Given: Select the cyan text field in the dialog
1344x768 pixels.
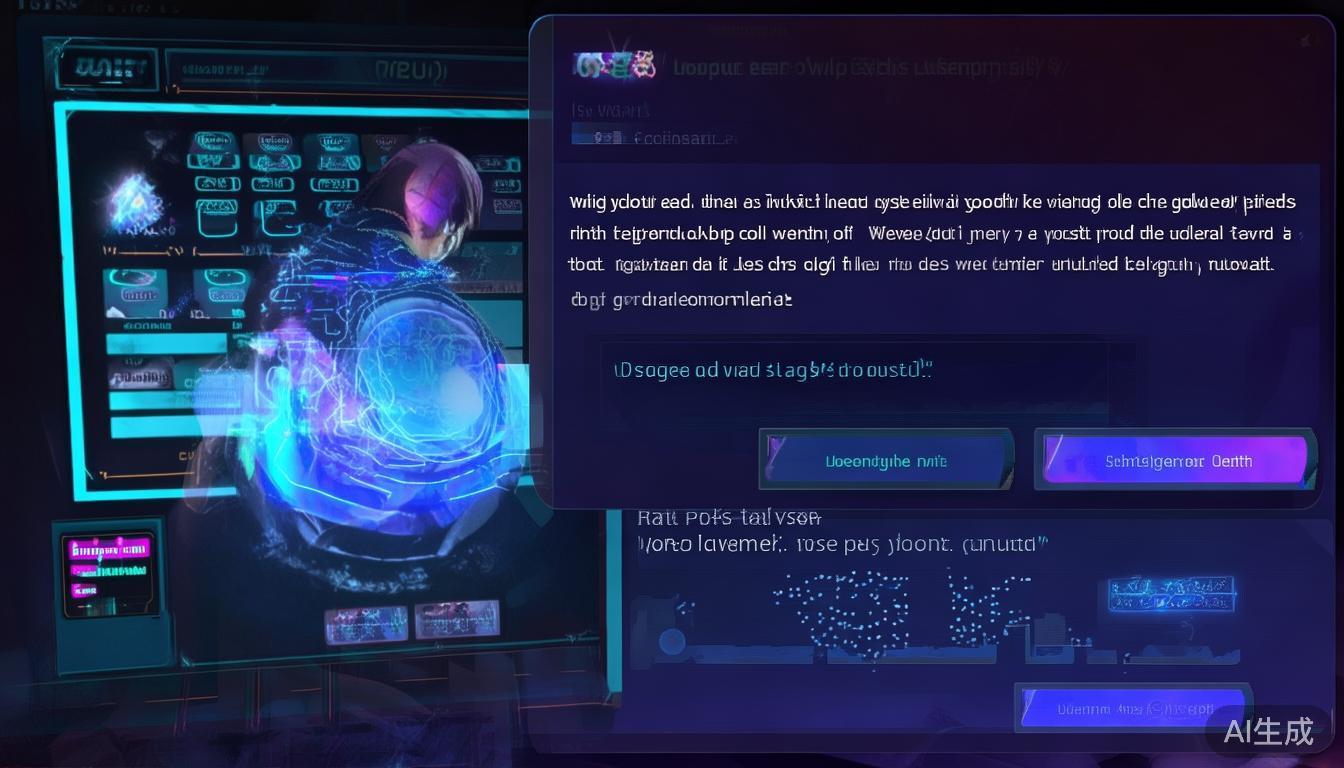Looking at the screenshot, I should point(866,371).
